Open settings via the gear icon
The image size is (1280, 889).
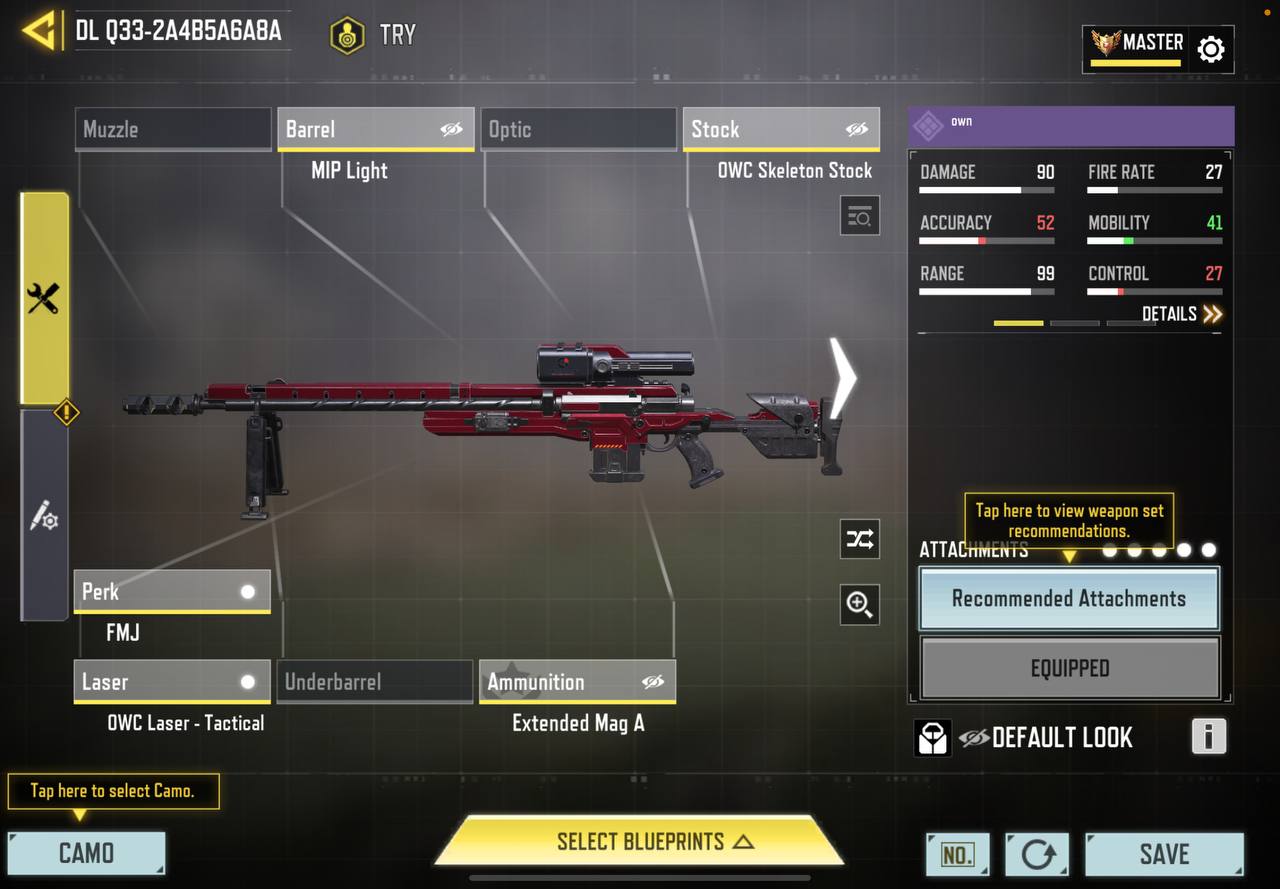click(x=1211, y=49)
